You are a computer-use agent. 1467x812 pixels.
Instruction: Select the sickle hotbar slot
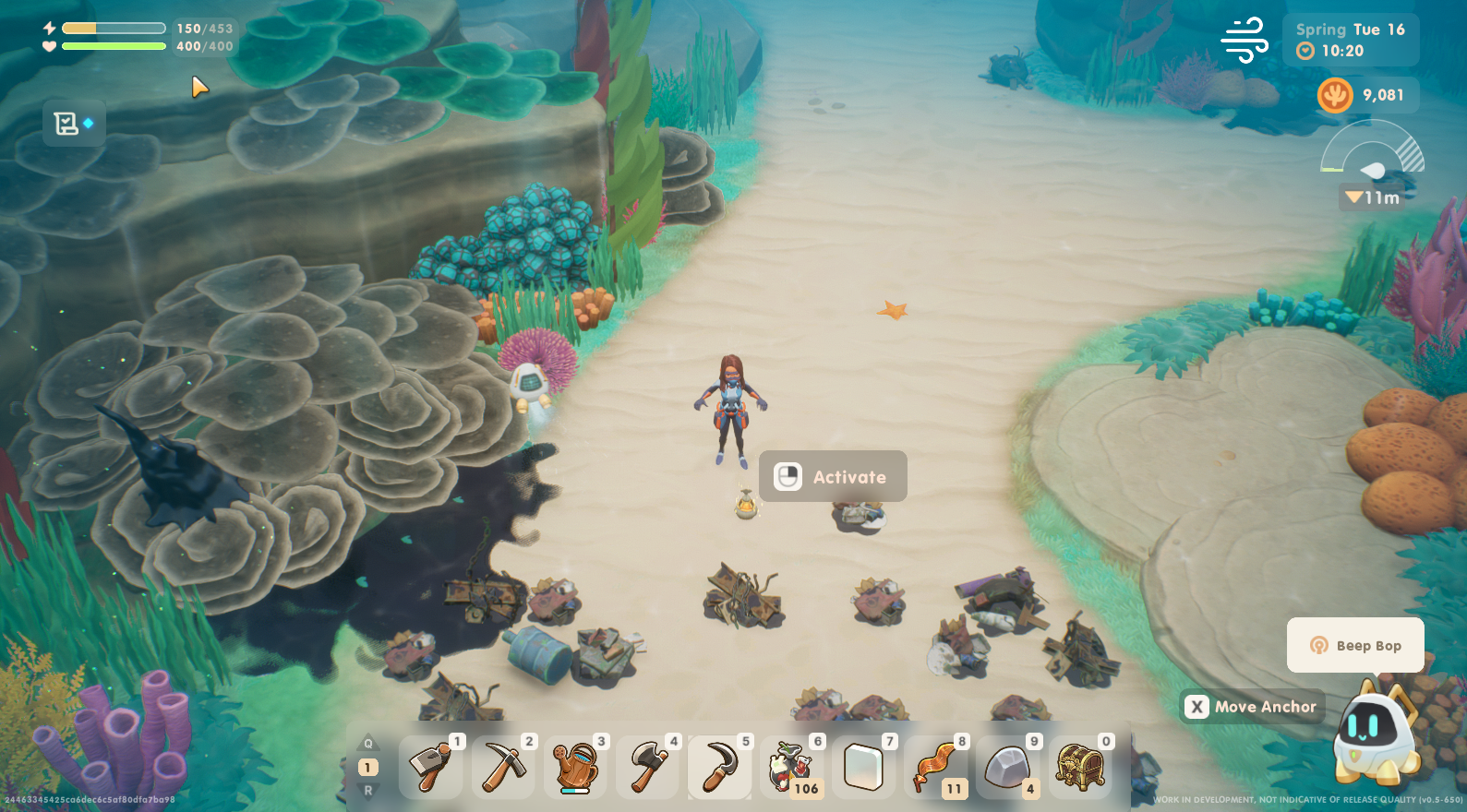click(x=720, y=767)
